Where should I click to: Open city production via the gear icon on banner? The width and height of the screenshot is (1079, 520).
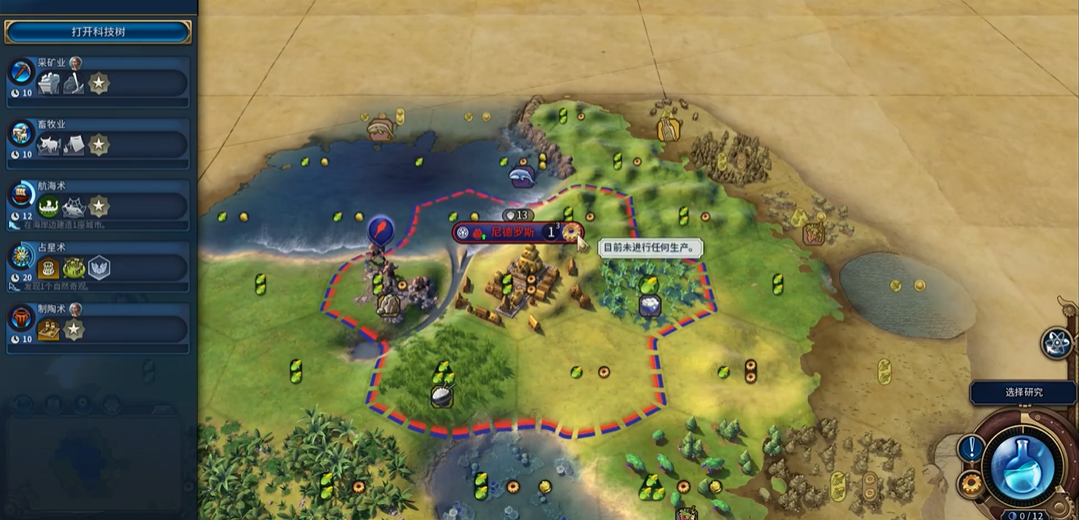point(572,232)
